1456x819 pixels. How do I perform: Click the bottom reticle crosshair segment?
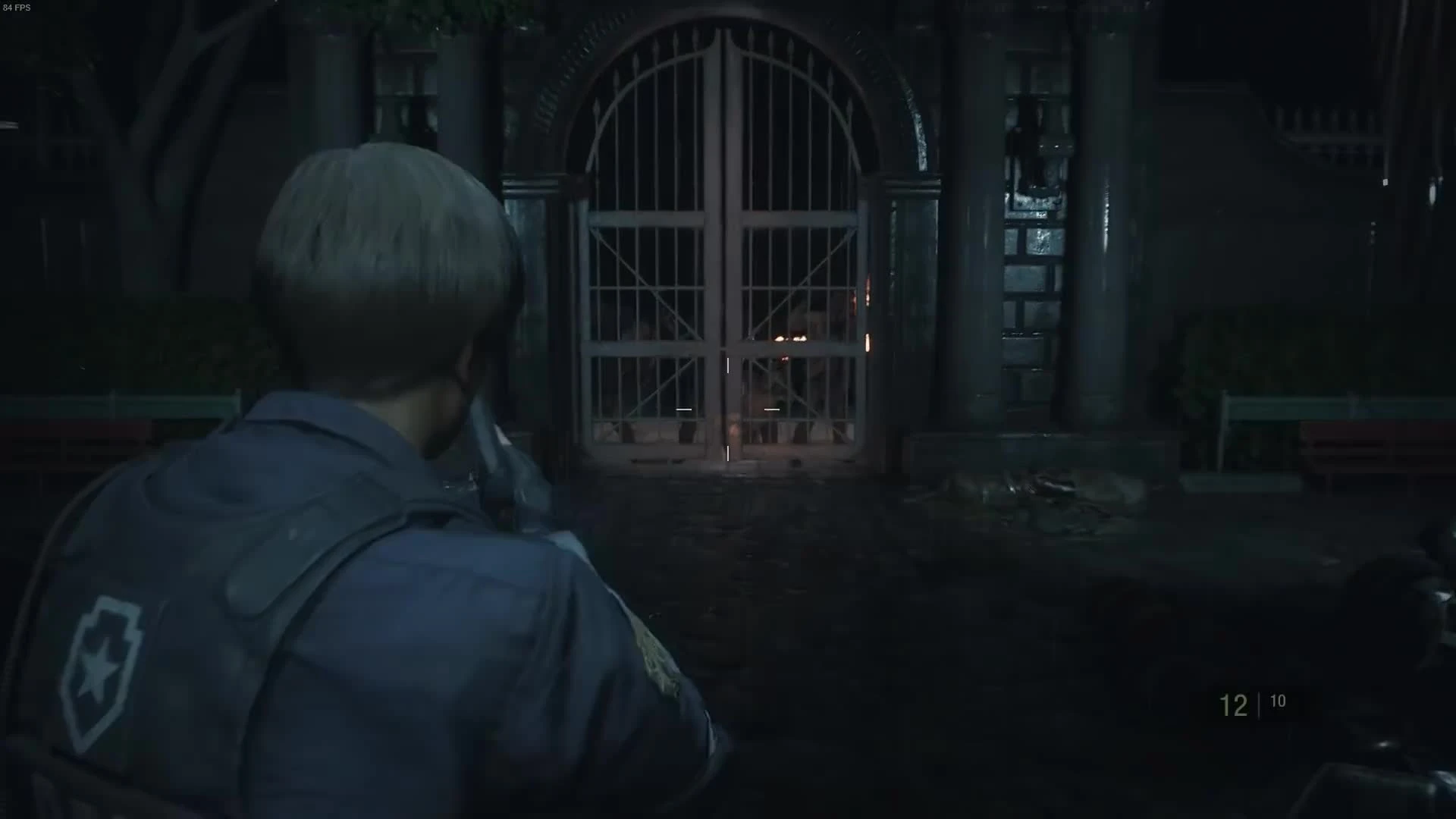tap(728, 454)
